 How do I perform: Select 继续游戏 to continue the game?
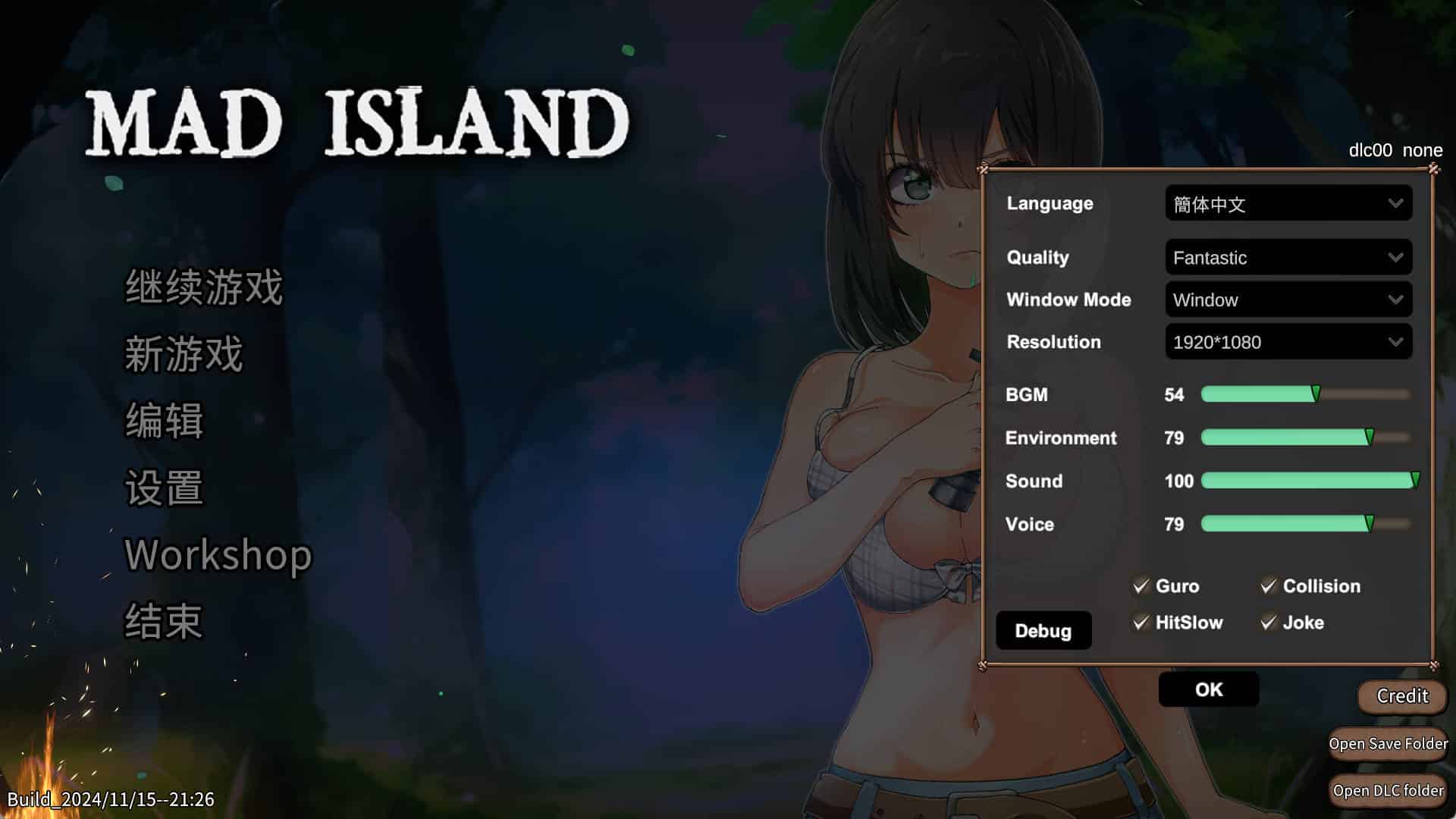pos(203,287)
